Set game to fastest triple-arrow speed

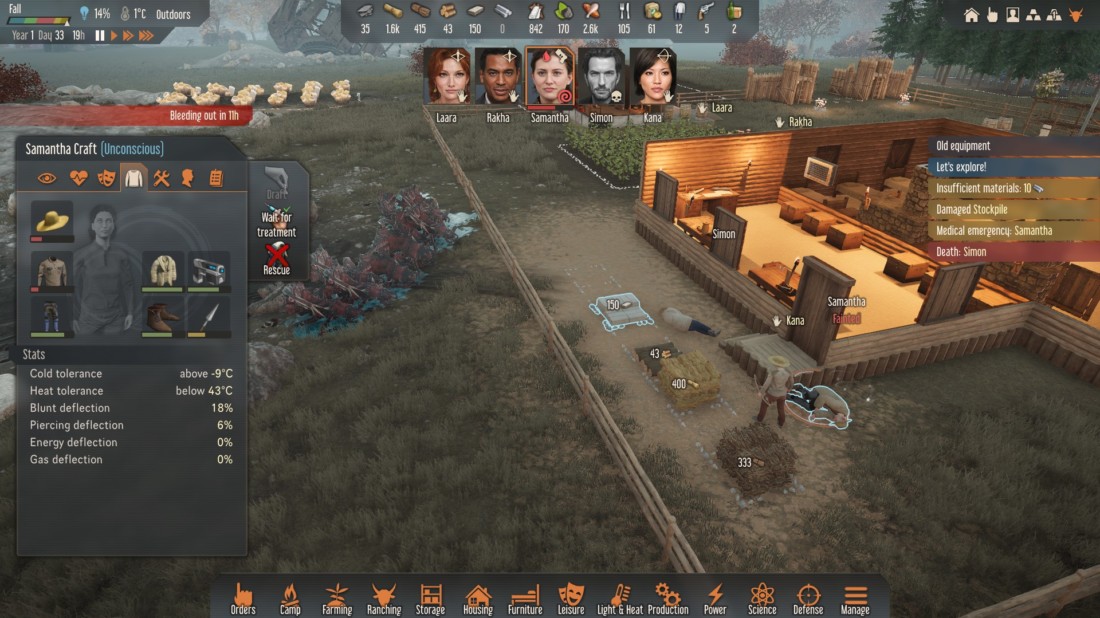[x=146, y=35]
